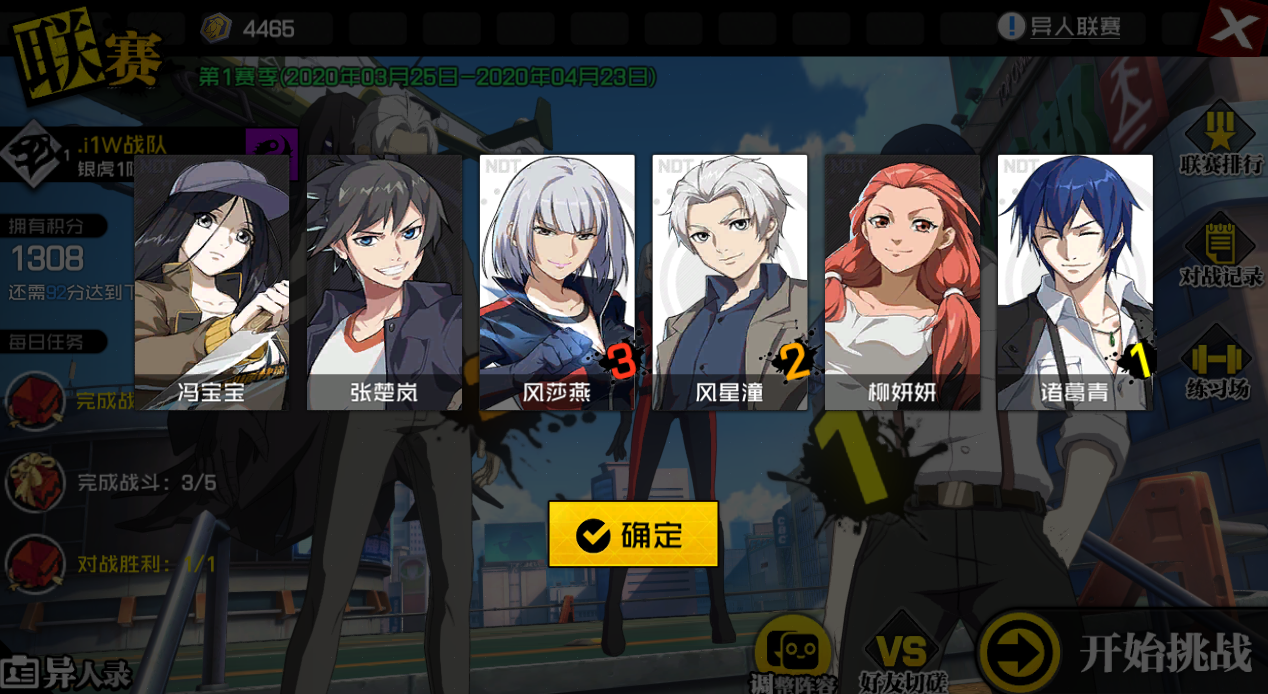Adjust the lineup via 调整阵容
Viewport: 1268px width, 694px height.
point(793,655)
